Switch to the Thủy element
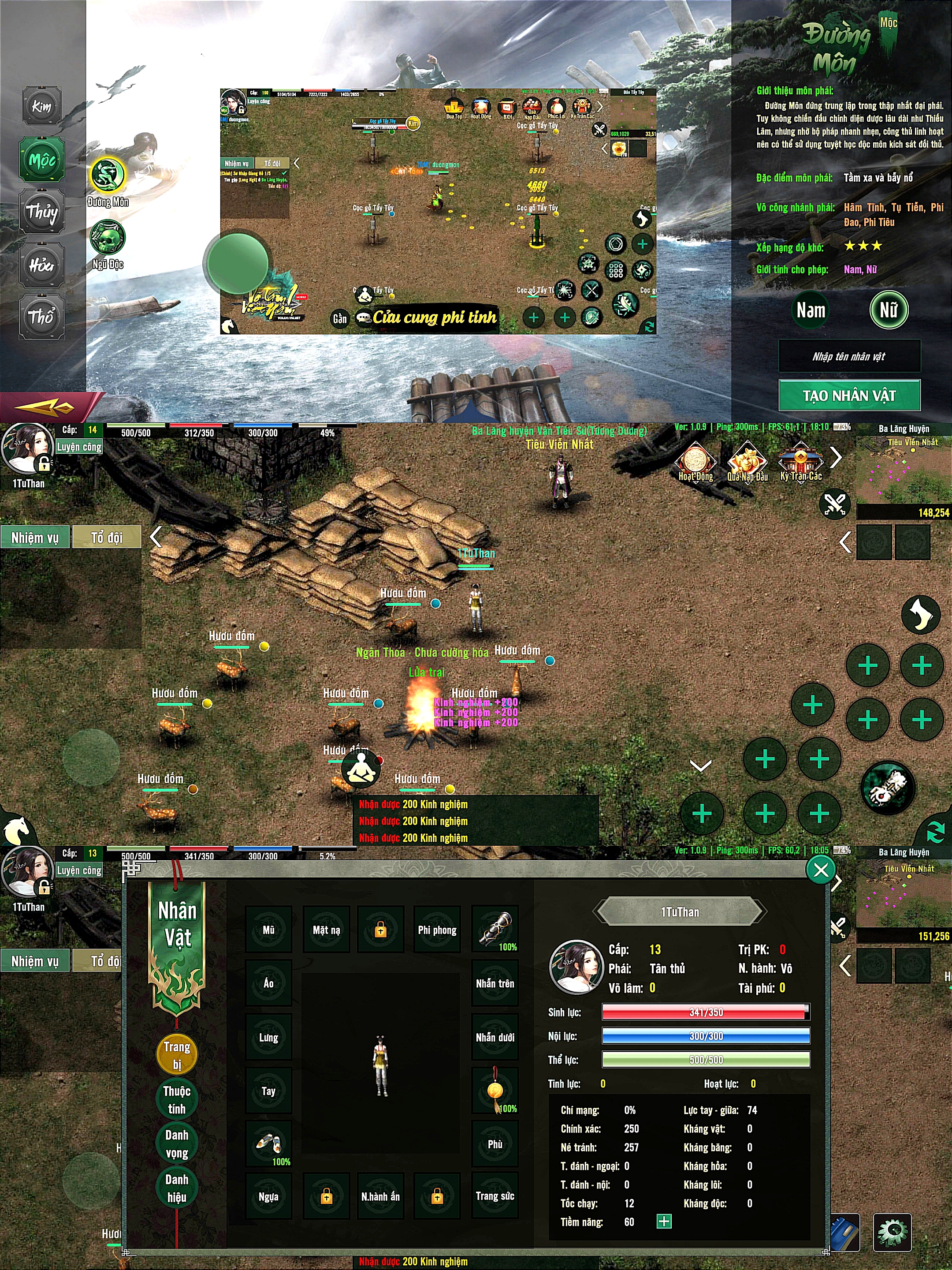 pyautogui.click(x=42, y=211)
